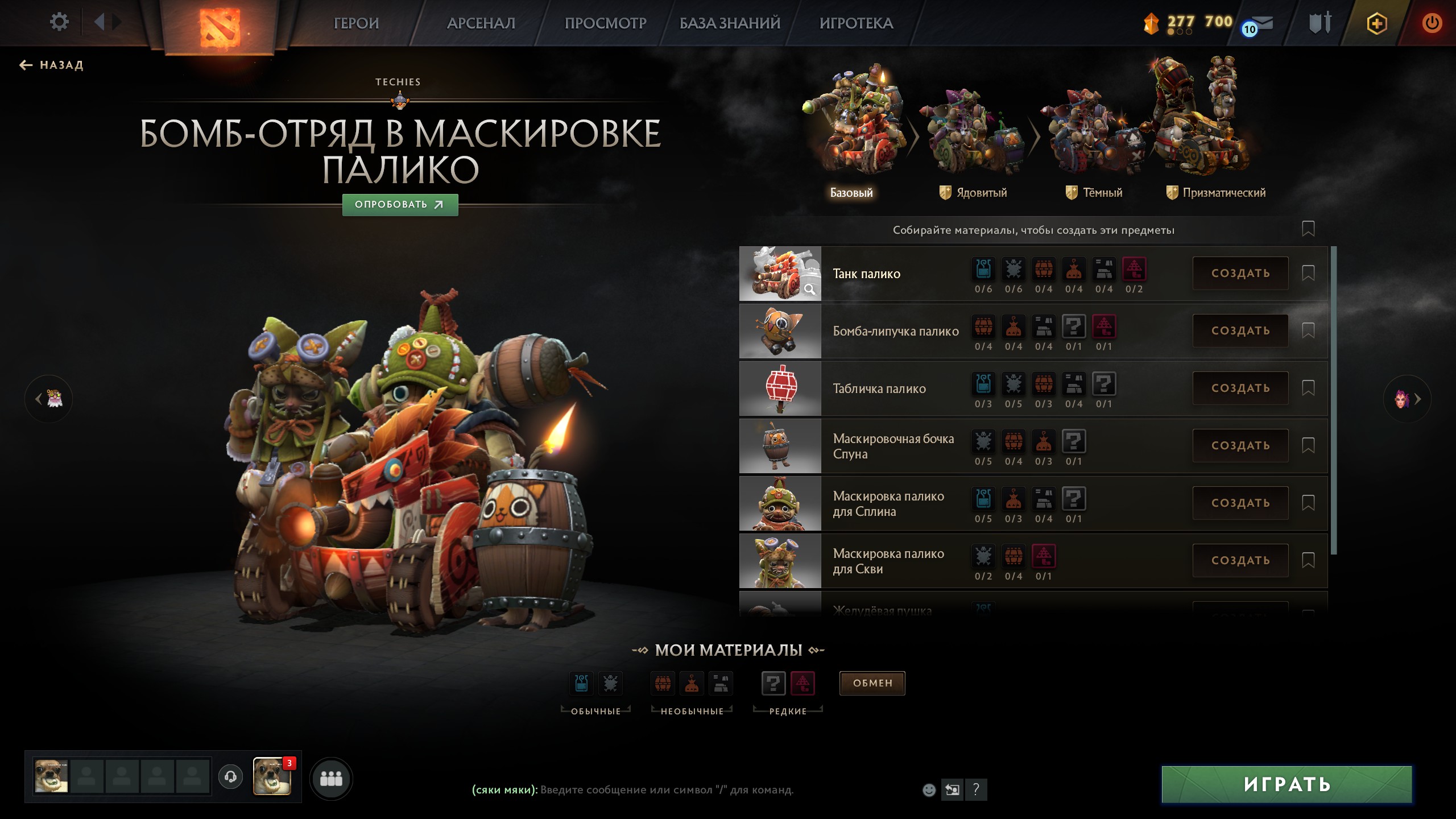This screenshot has height=819, width=1456.
Task: Bookmark the Табличка палико recipe
Action: click(1308, 388)
